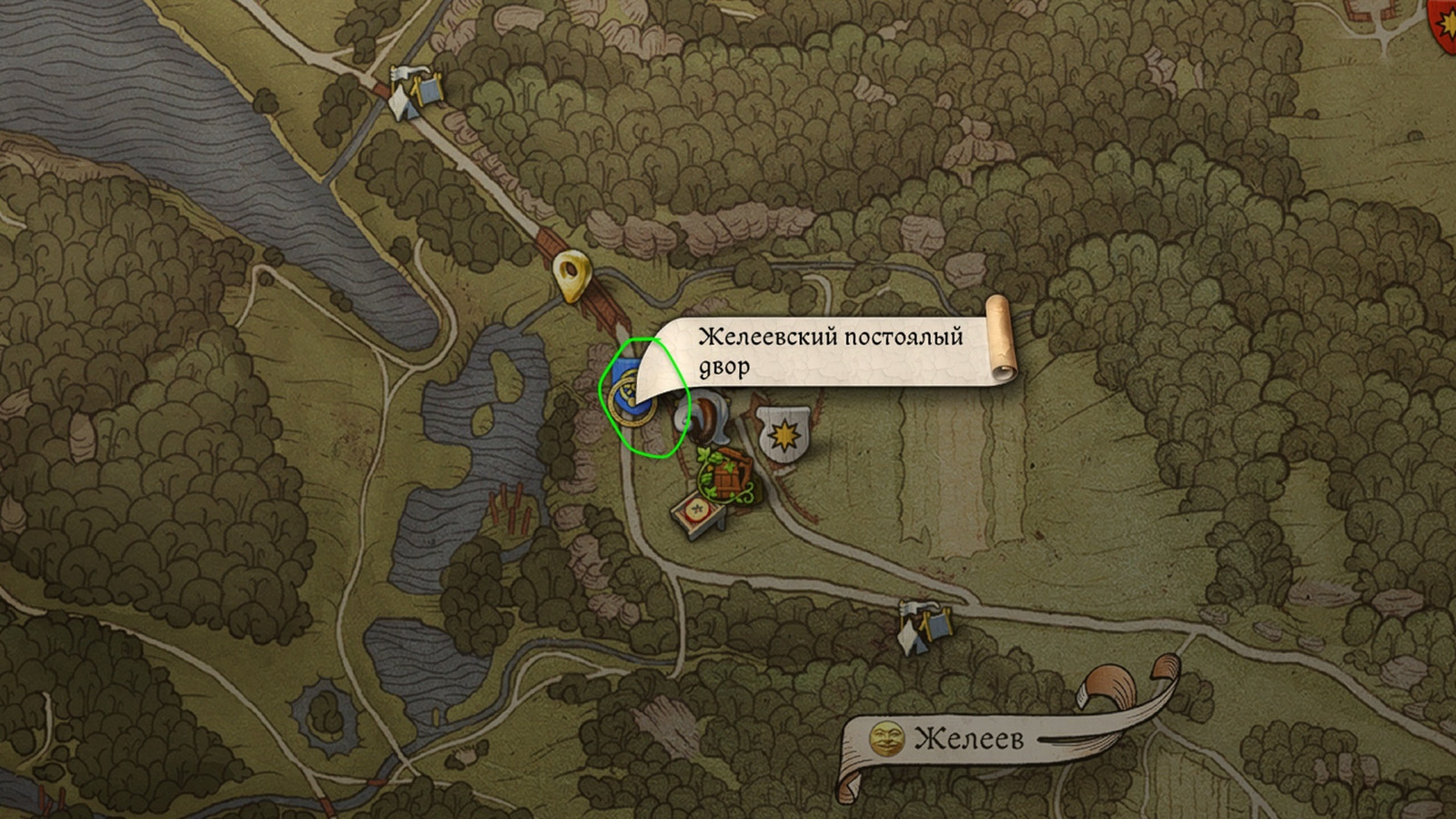This screenshot has height=819, width=1456.
Task: Select the tent camp marker by the river
Action: tap(414, 91)
